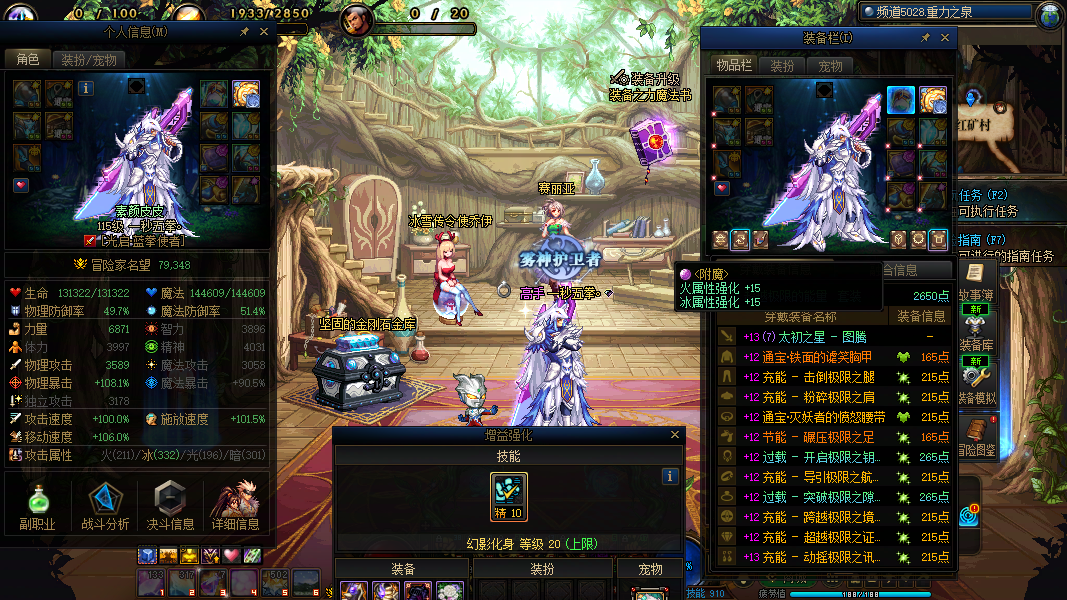The width and height of the screenshot is (1067, 600).
Task: Open 副职业 sub-profession button
Action: 37,507
